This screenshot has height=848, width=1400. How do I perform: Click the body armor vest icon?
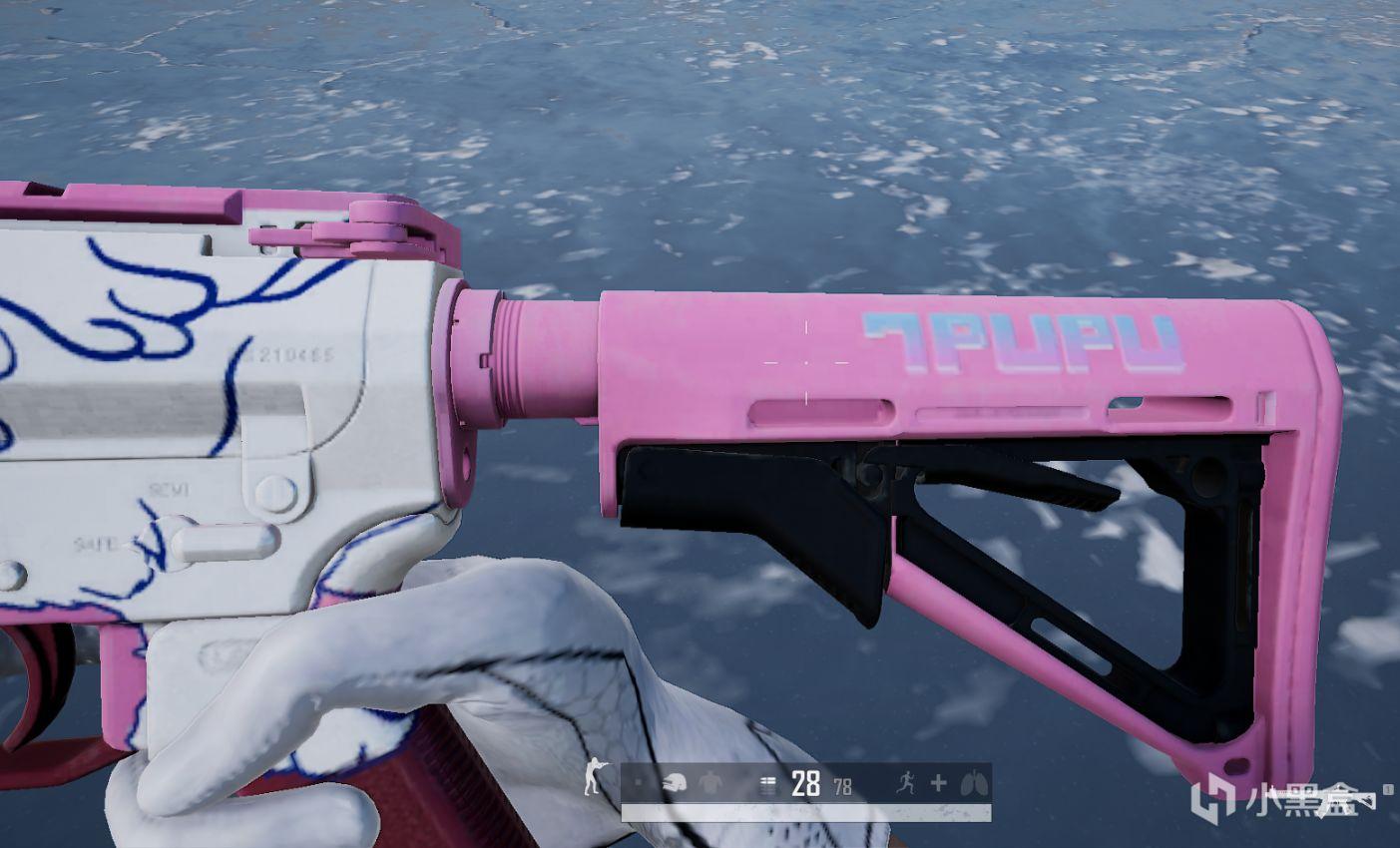709,784
